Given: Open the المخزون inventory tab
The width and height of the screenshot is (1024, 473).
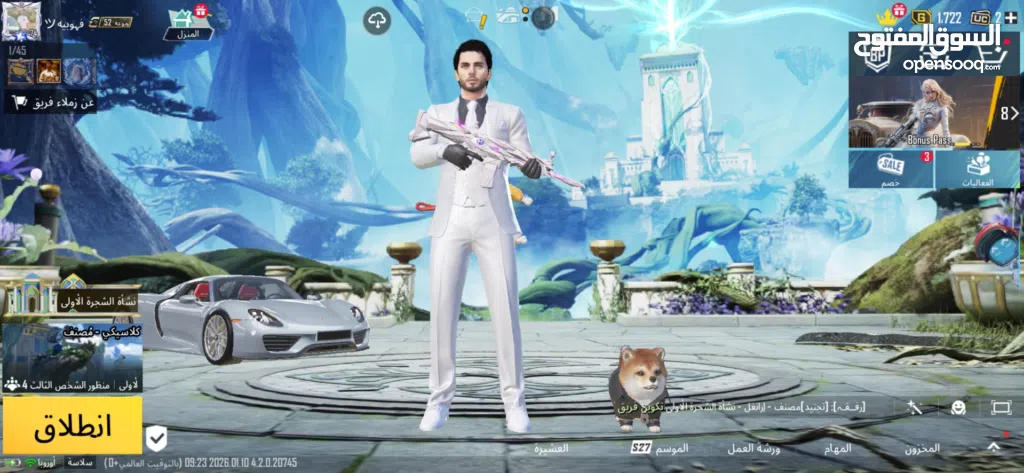Looking at the screenshot, I should [922, 448].
